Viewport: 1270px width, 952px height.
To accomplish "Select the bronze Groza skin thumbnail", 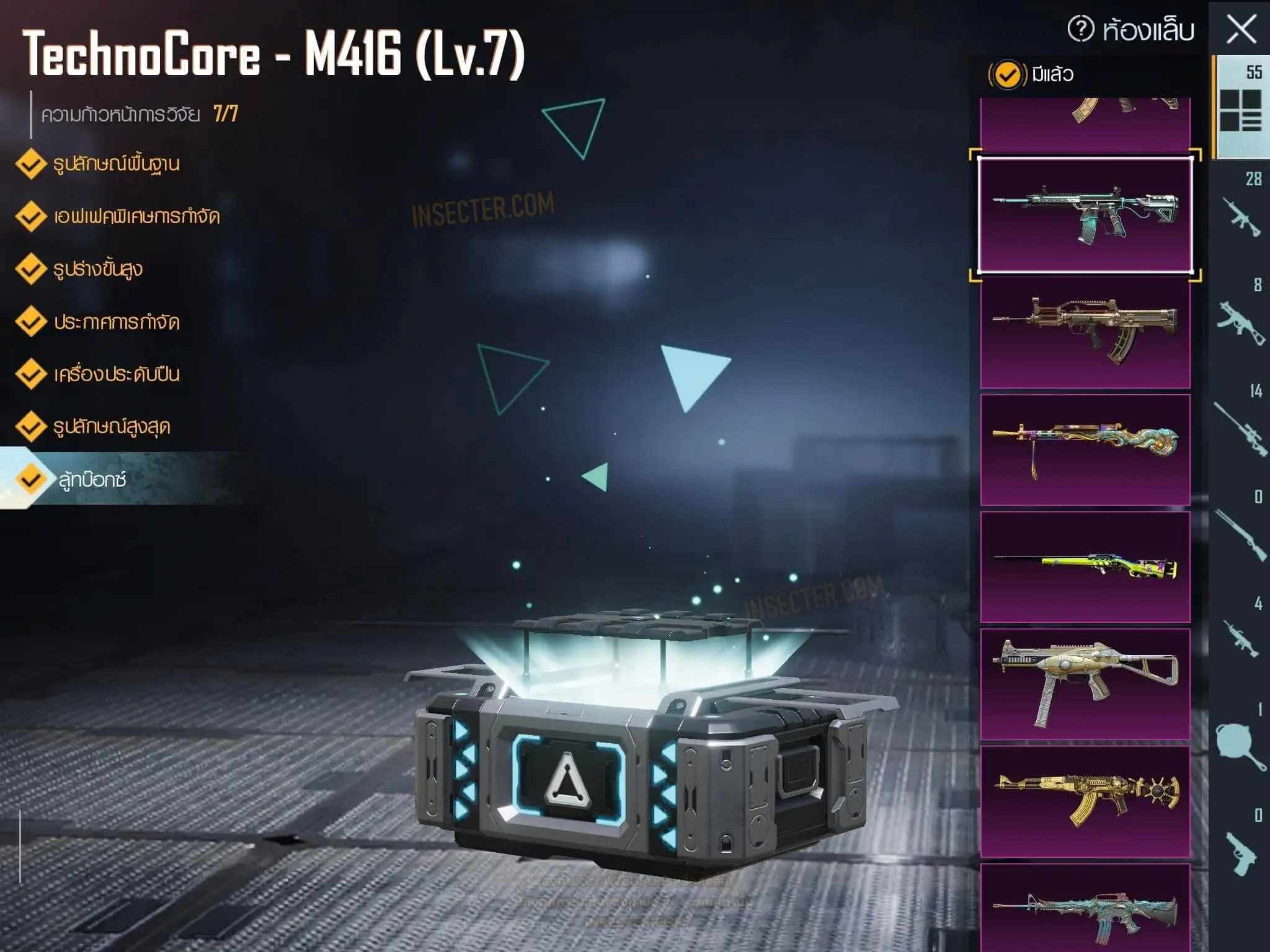I will [x=1085, y=333].
